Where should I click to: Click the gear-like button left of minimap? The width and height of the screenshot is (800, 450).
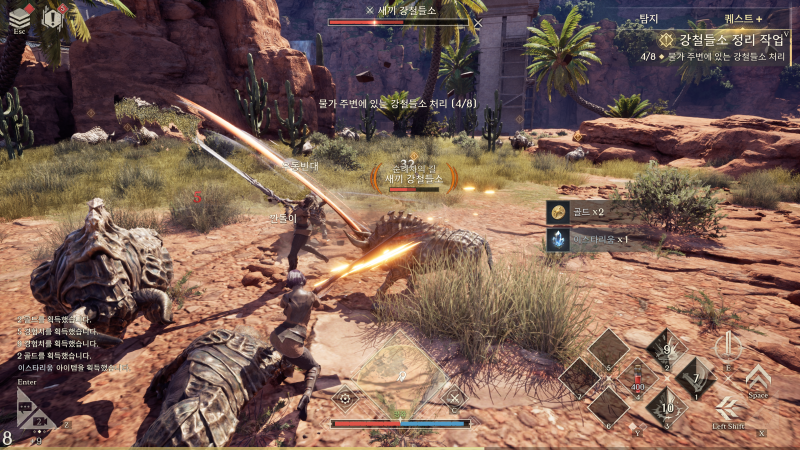346,397
